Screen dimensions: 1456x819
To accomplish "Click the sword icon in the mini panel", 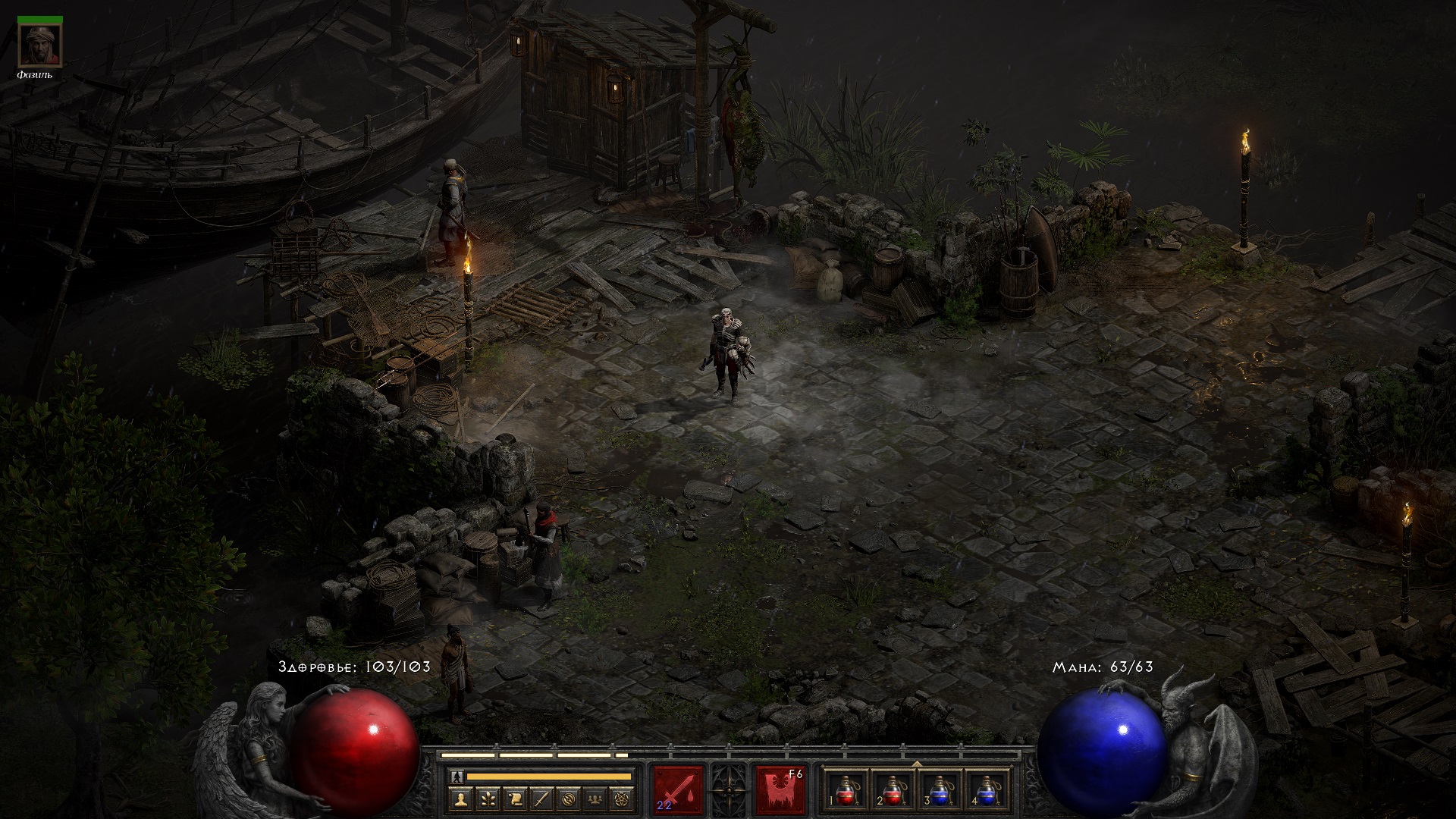I will (x=540, y=799).
